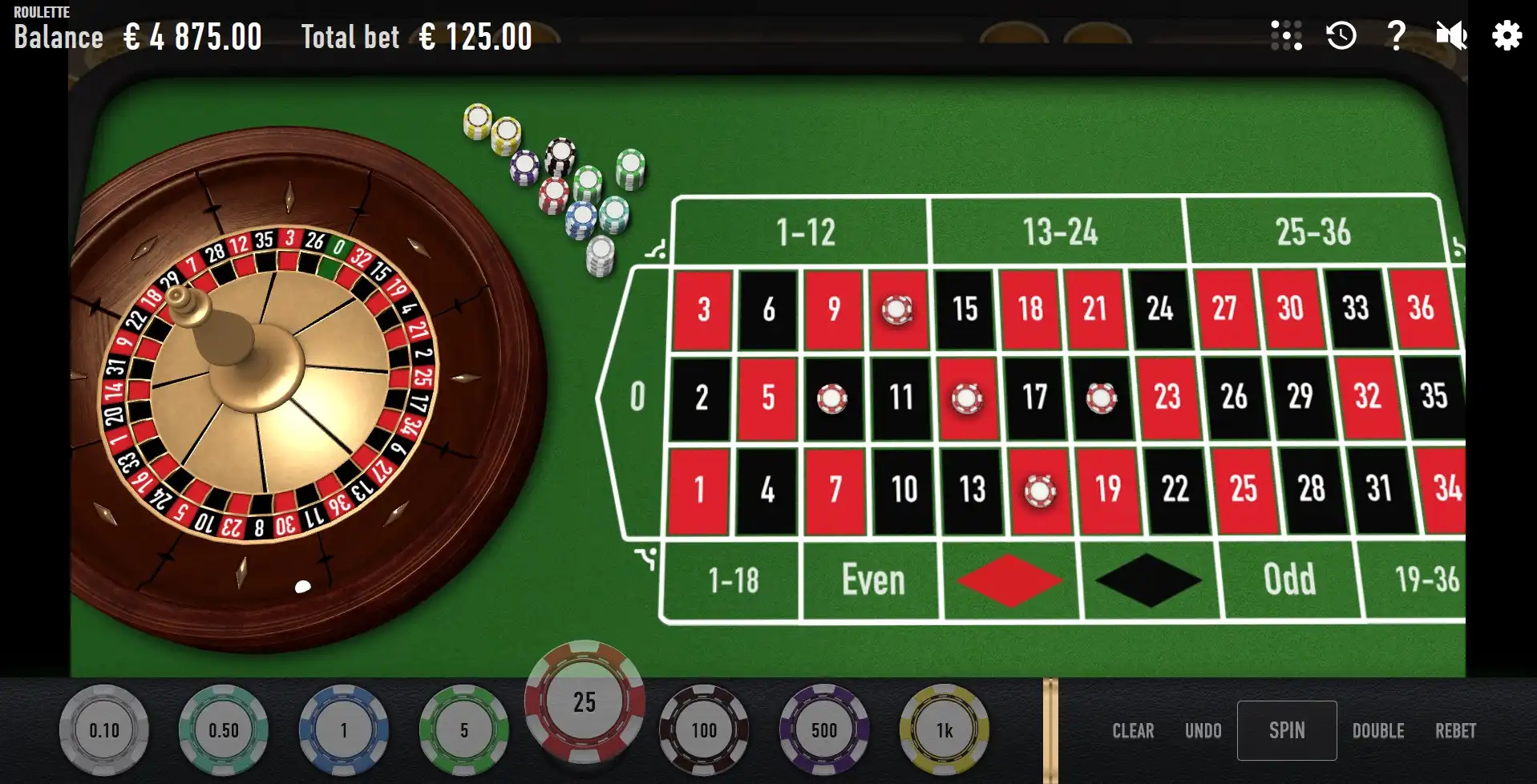Select the purple 500 chip
Screen dimensions: 1537x784
(823, 730)
